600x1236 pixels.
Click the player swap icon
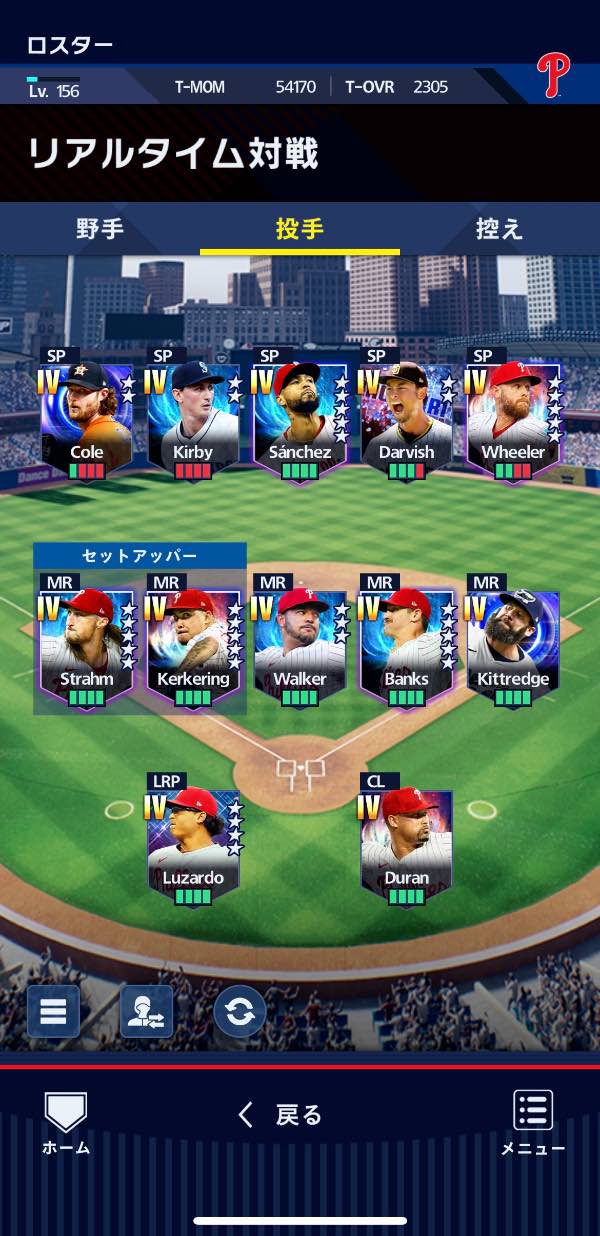pos(146,1011)
